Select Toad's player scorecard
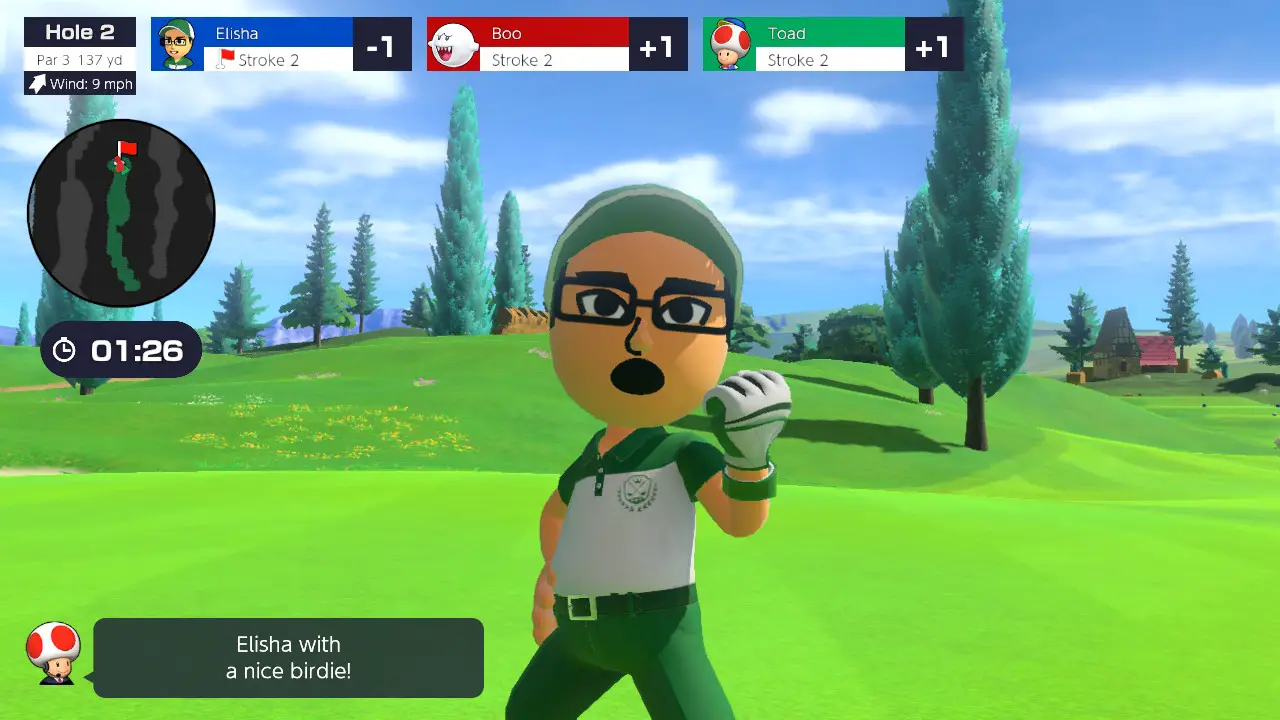The width and height of the screenshot is (1280, 720). (833, 45)
